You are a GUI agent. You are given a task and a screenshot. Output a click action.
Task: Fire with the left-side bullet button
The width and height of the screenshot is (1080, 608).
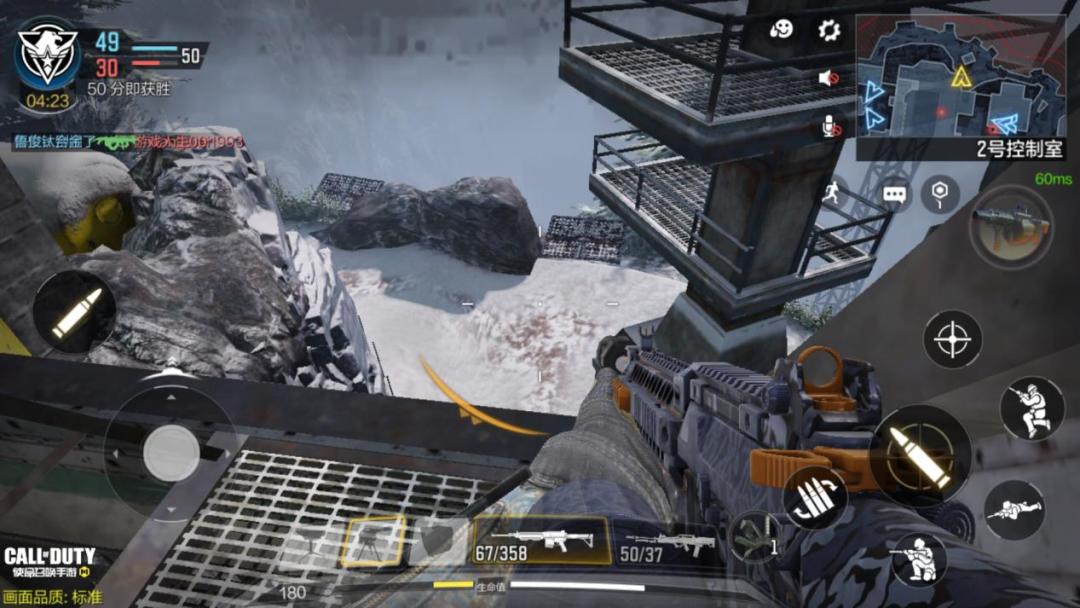74,313
